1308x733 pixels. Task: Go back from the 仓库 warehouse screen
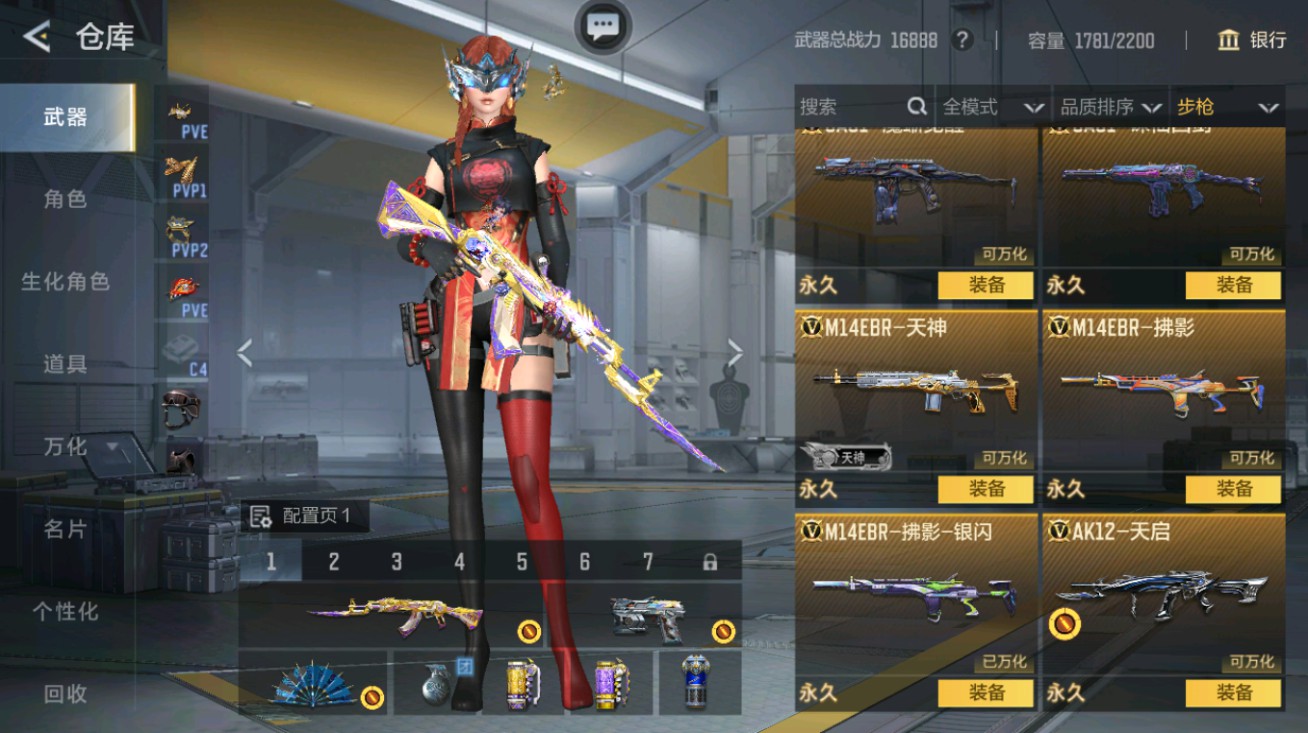tap(37, 38)
